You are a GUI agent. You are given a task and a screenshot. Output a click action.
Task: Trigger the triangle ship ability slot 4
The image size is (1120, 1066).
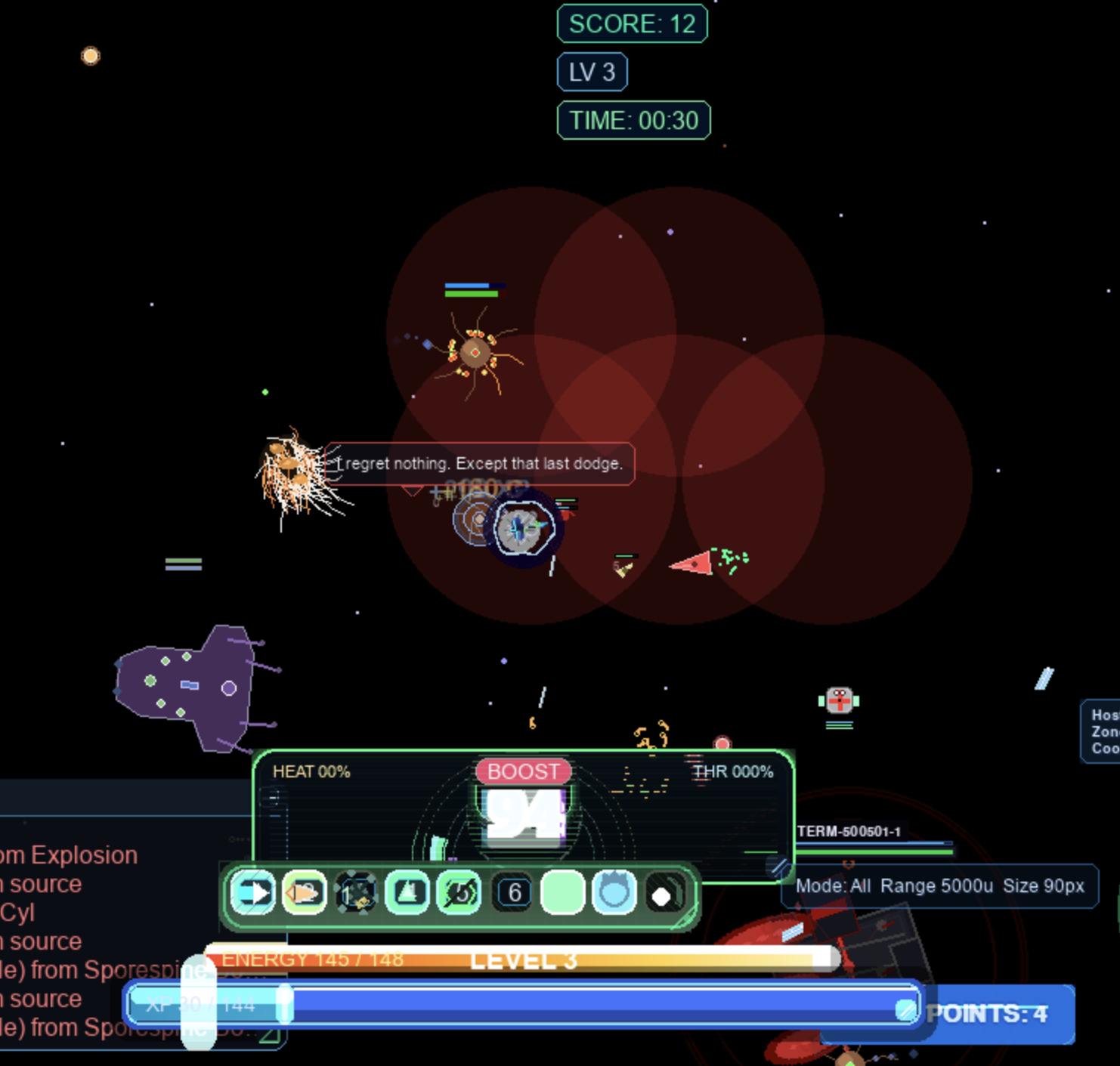point(408,893)
